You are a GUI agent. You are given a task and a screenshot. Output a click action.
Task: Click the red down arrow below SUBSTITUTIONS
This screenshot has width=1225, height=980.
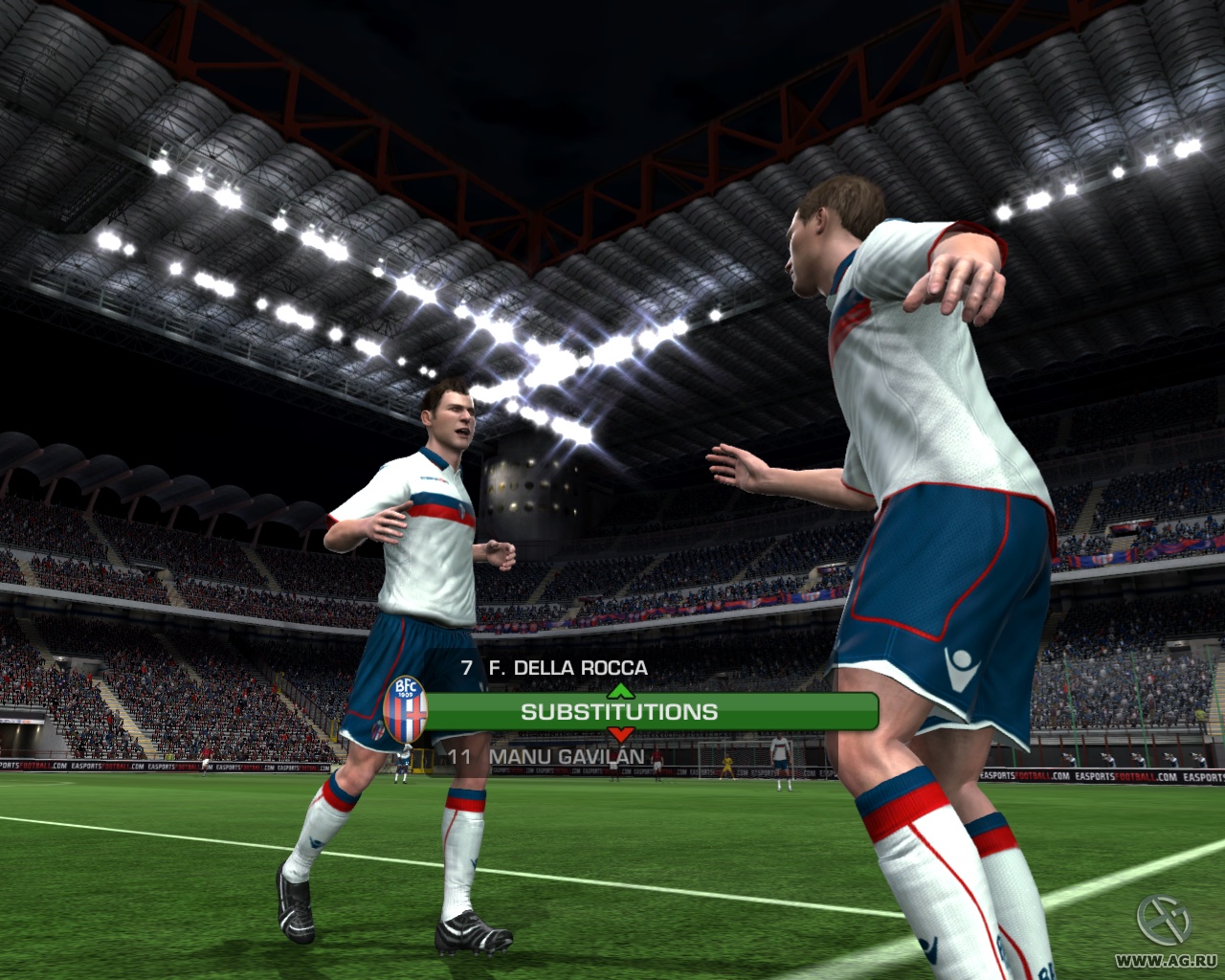coord(620,735)
